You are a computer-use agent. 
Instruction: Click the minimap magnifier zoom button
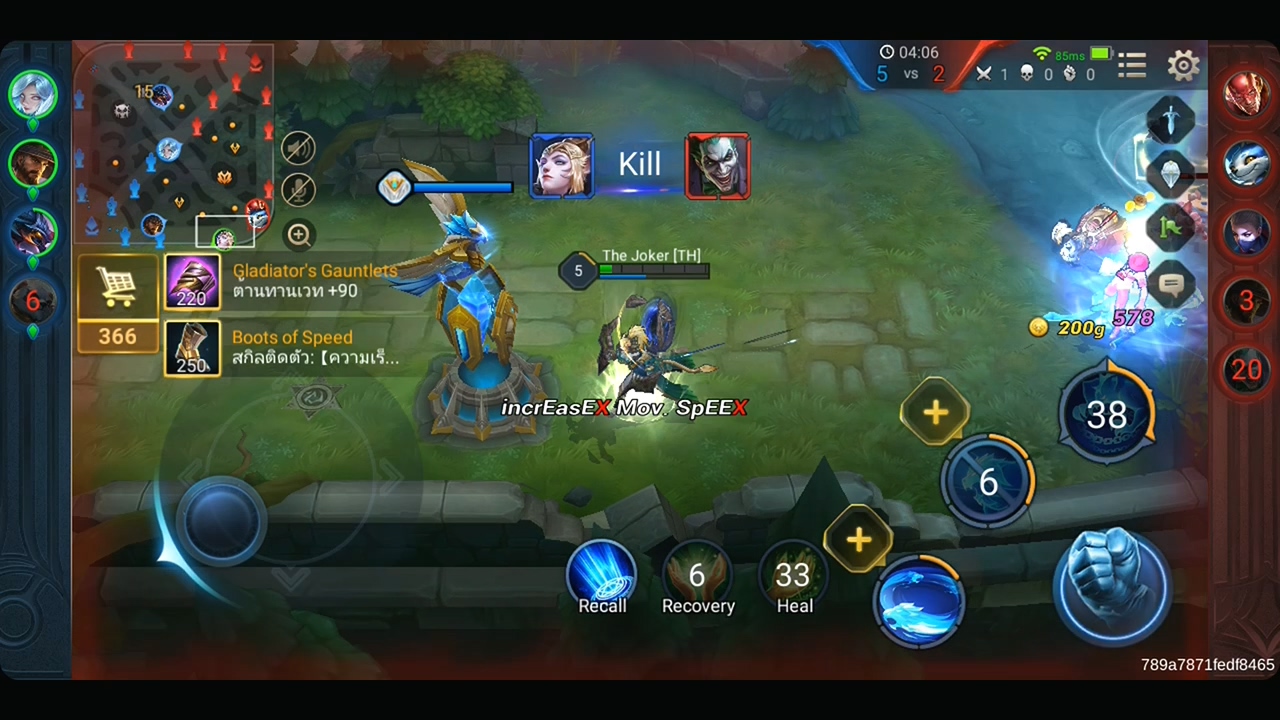[x=298, y=235]
